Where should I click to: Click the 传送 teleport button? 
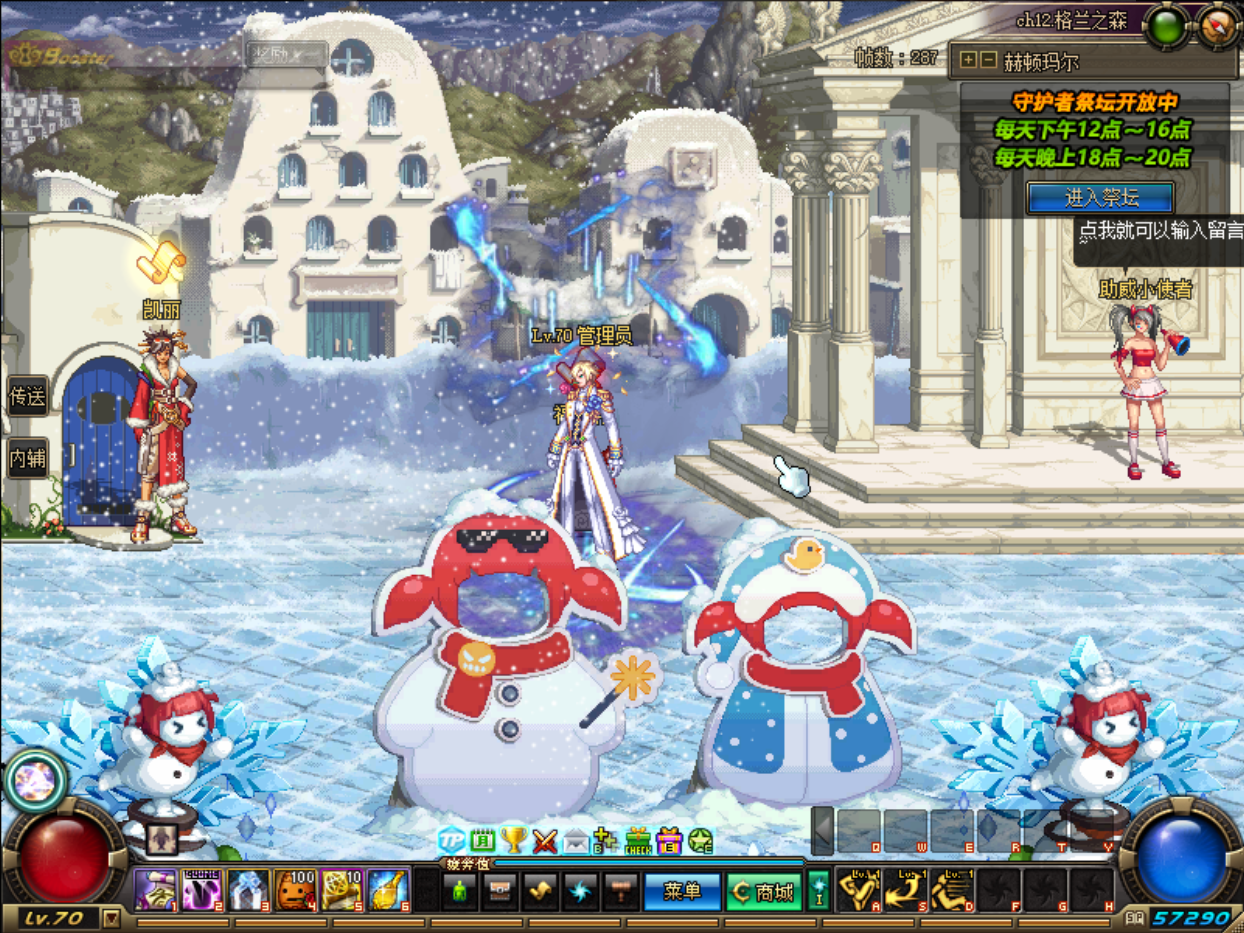click(x=27, y=397)
